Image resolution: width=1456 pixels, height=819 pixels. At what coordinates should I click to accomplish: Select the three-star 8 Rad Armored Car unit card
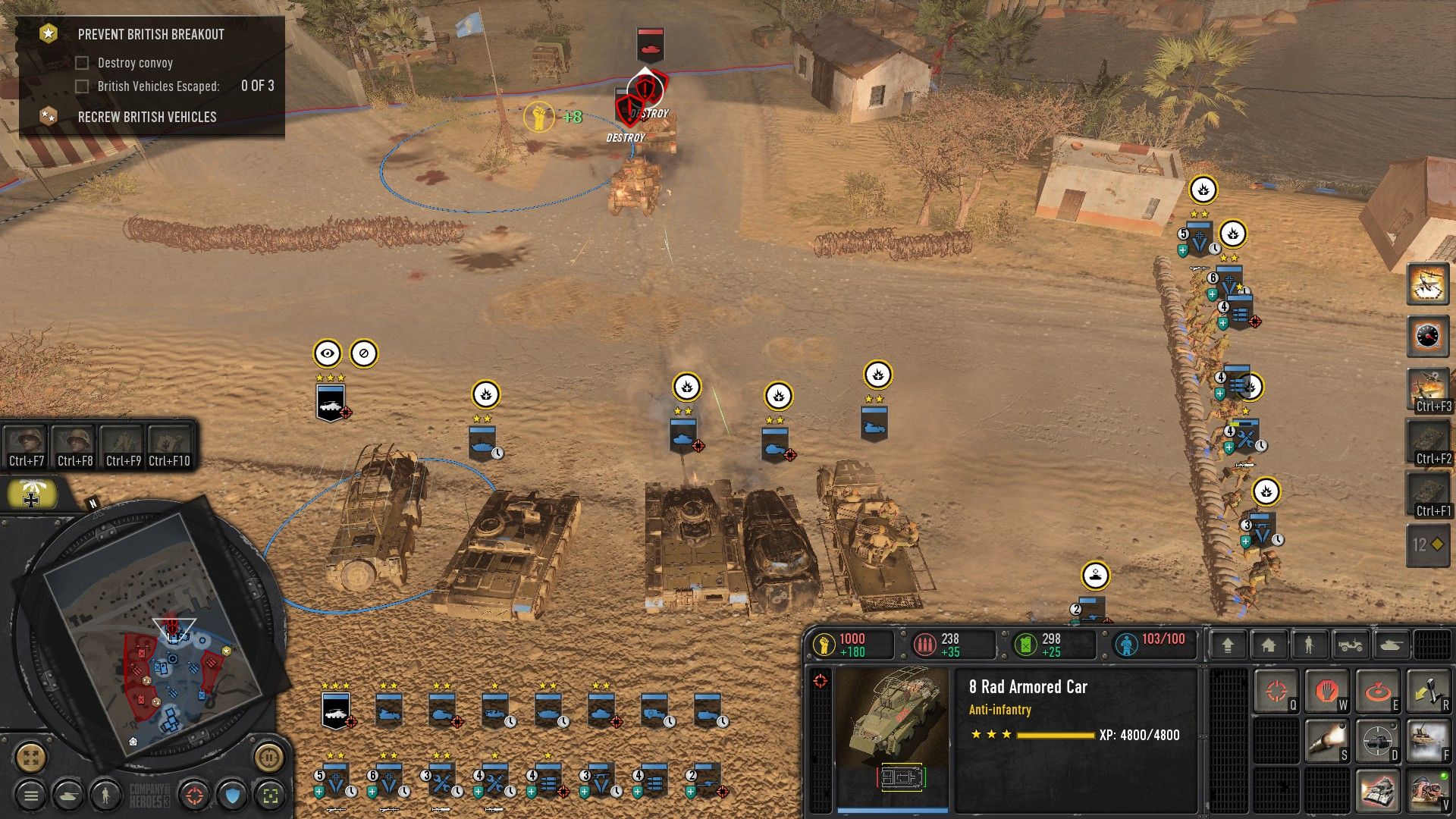coord(336,711)
